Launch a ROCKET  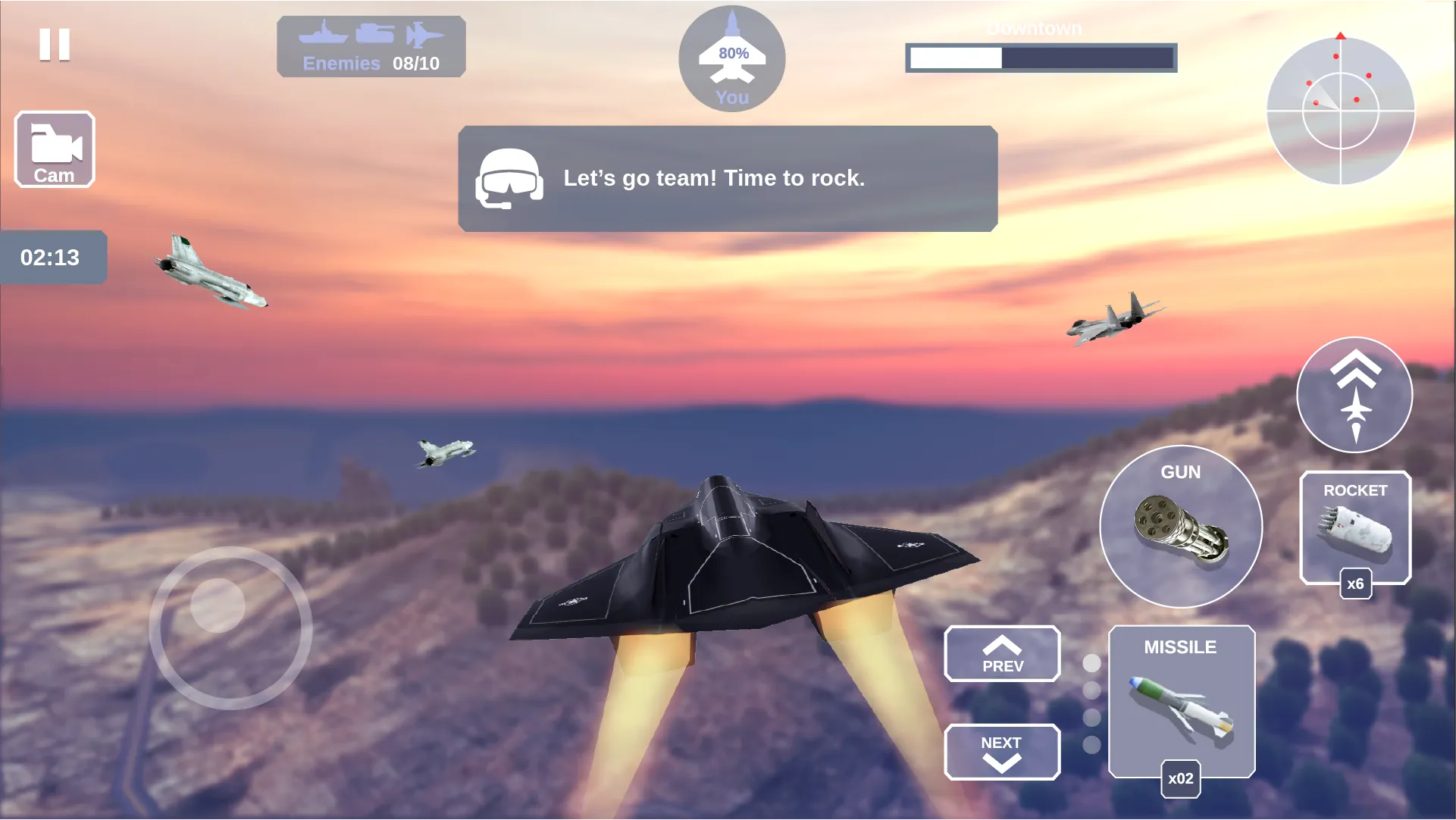click(x=1355, y=528)
